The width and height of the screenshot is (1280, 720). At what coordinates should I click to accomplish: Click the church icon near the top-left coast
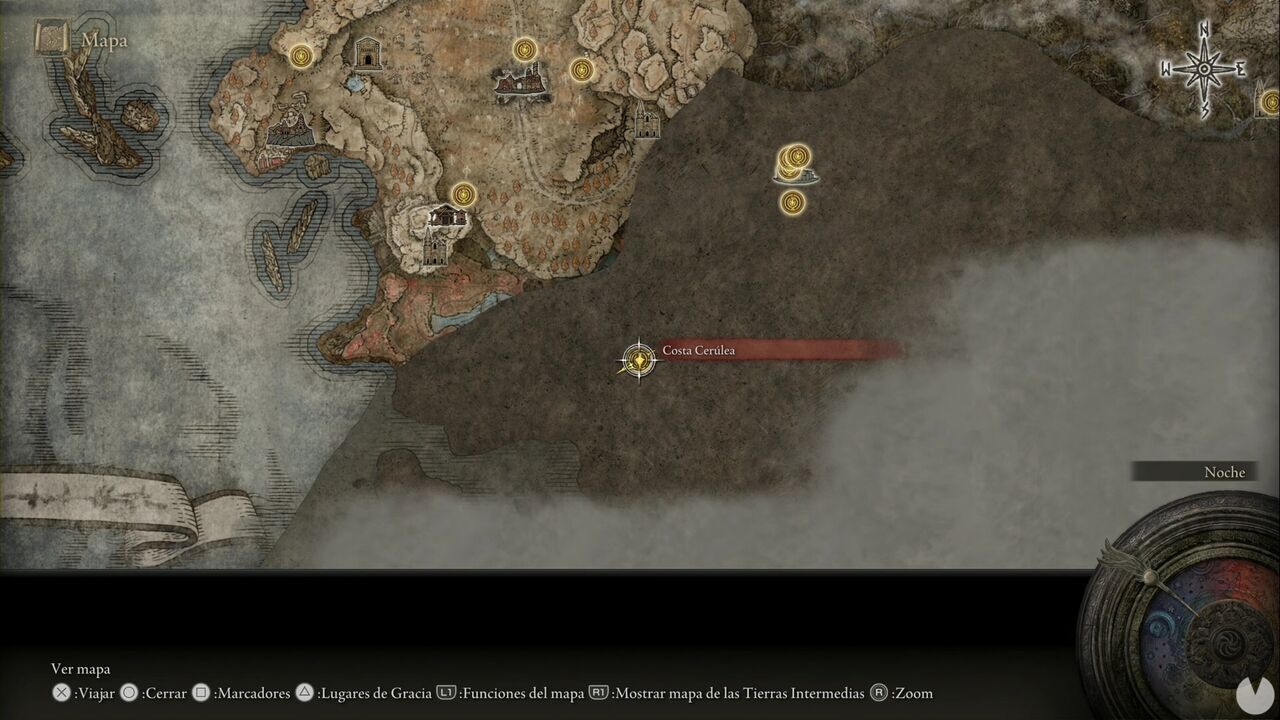(x=367, y=52)
